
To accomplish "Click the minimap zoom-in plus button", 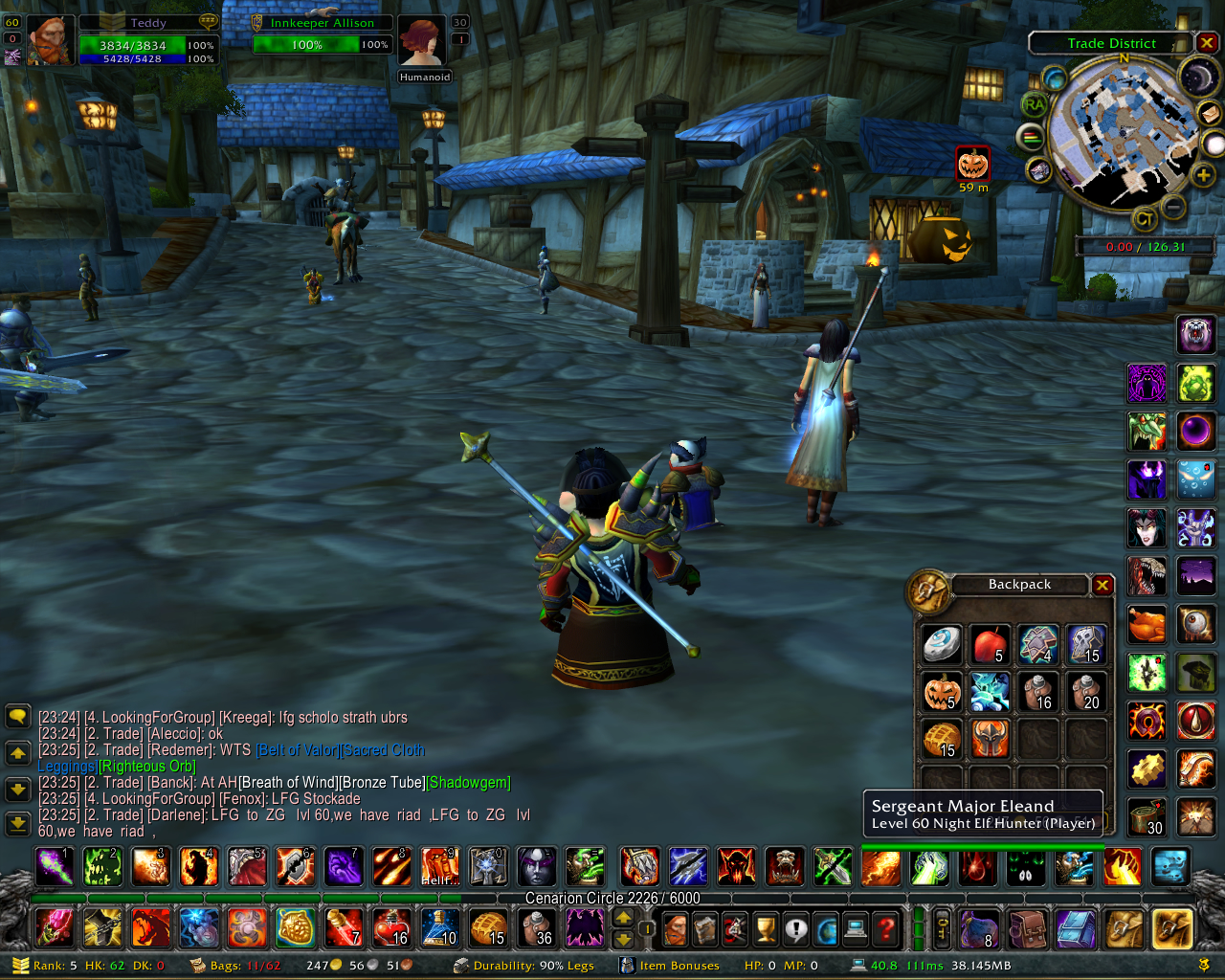I will [1203, 175].
